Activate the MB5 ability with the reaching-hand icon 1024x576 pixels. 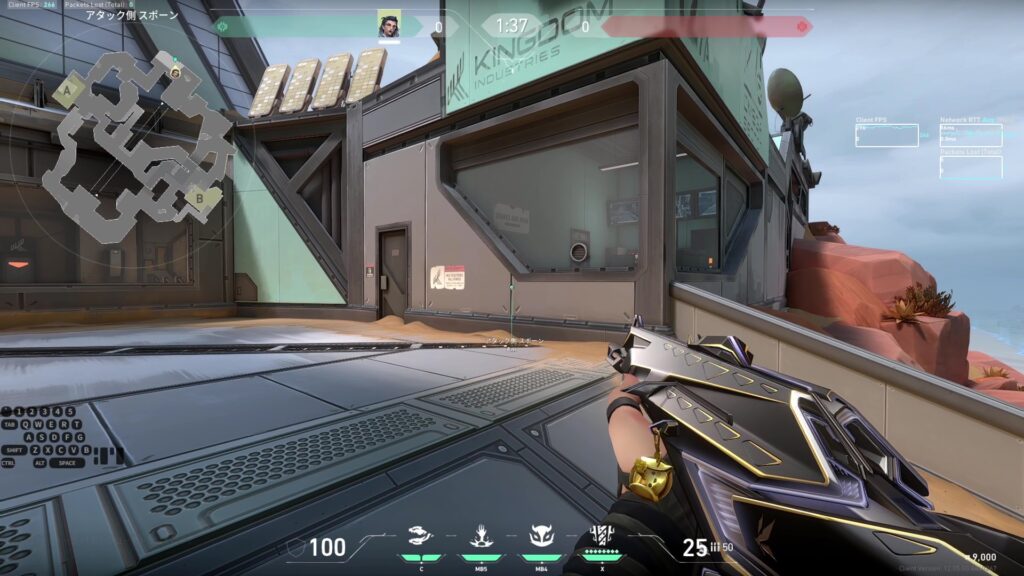click(479, 536)
